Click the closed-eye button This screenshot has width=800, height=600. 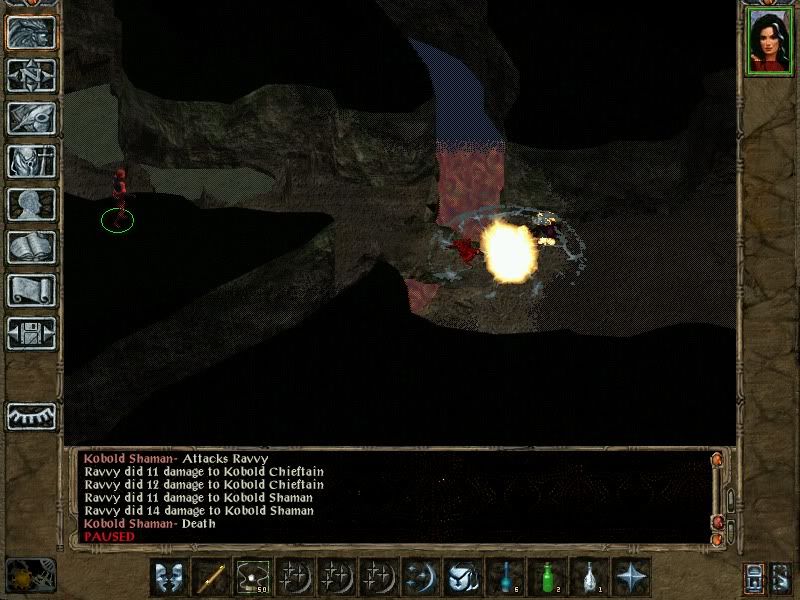pos(31,414)
